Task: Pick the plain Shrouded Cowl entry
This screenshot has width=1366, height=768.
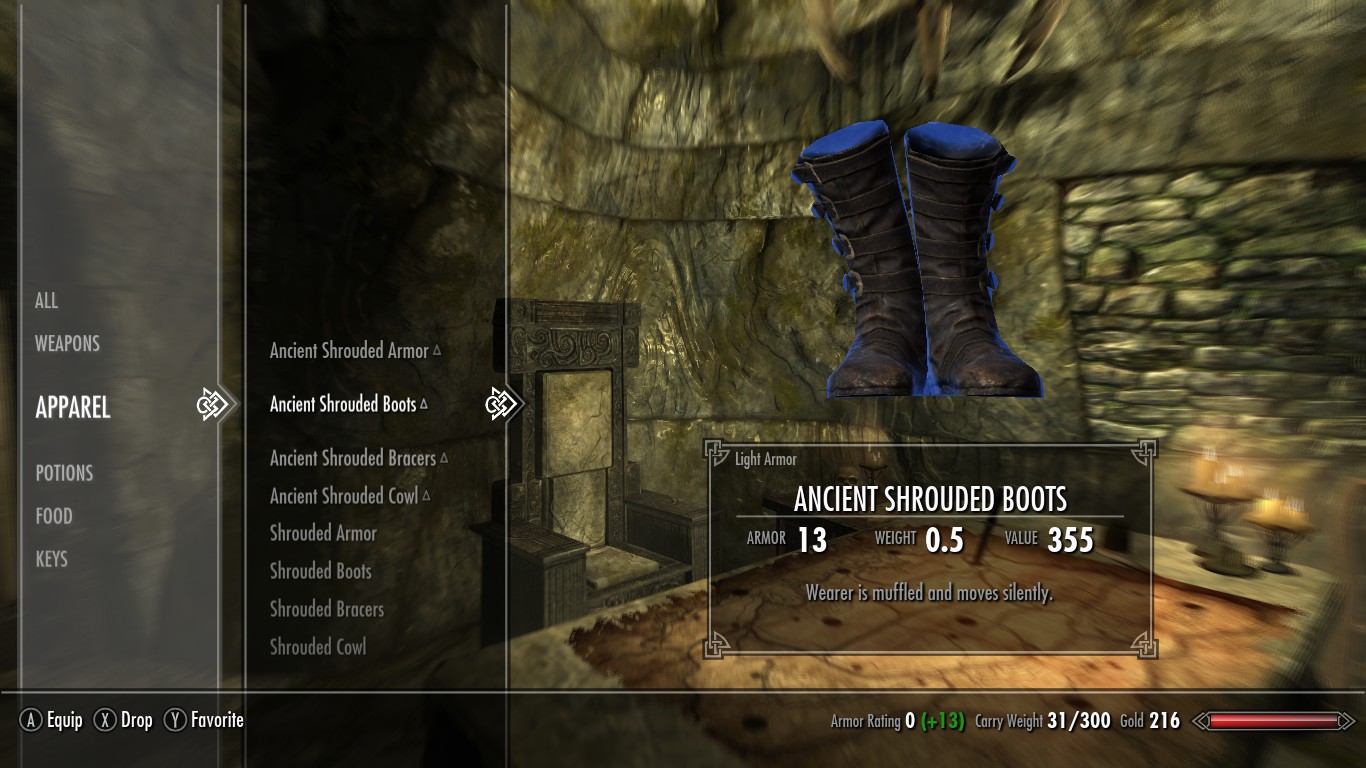Action: 318,647
